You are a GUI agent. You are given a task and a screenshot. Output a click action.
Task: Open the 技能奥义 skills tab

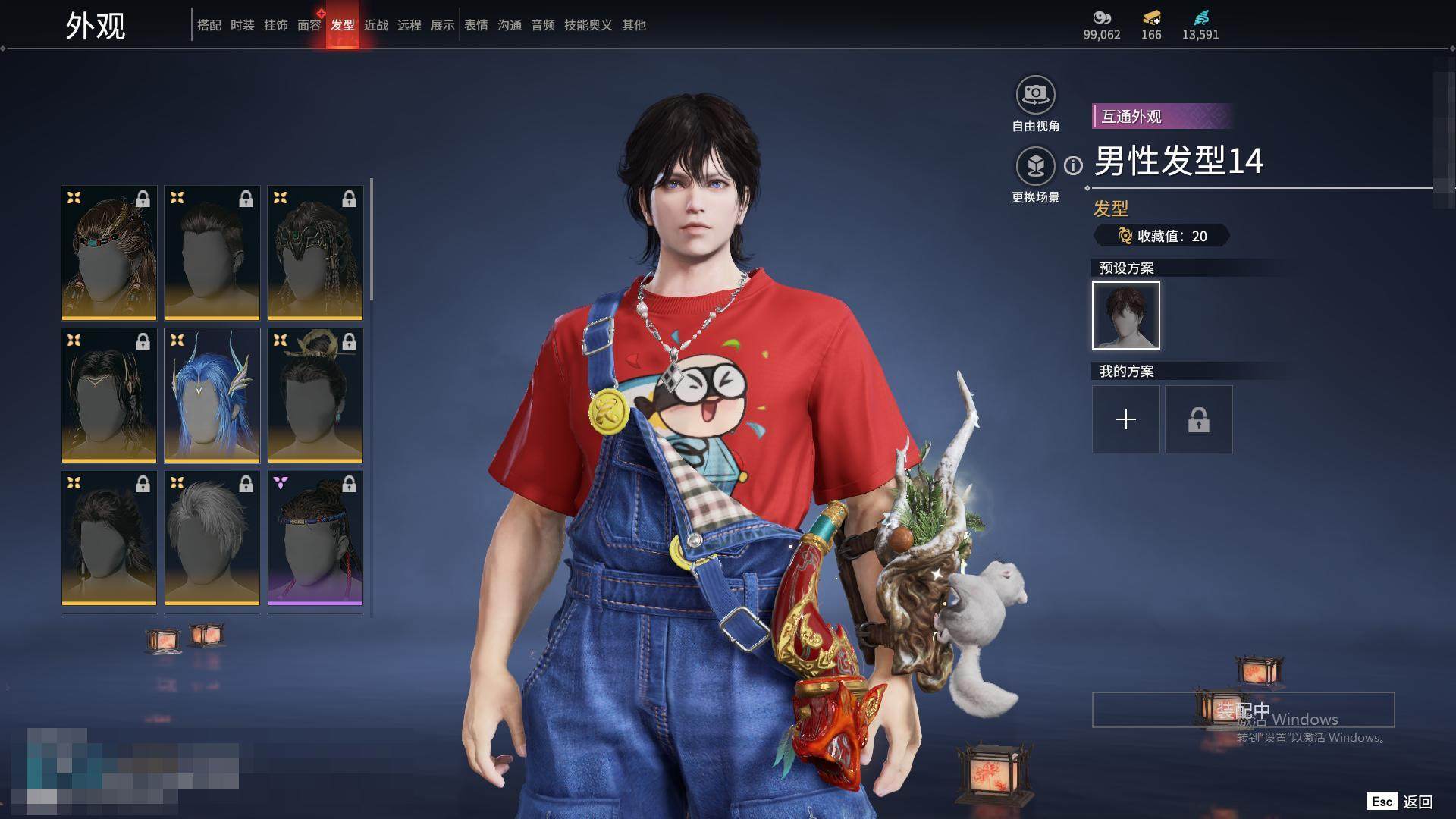[x=588, y=25]
